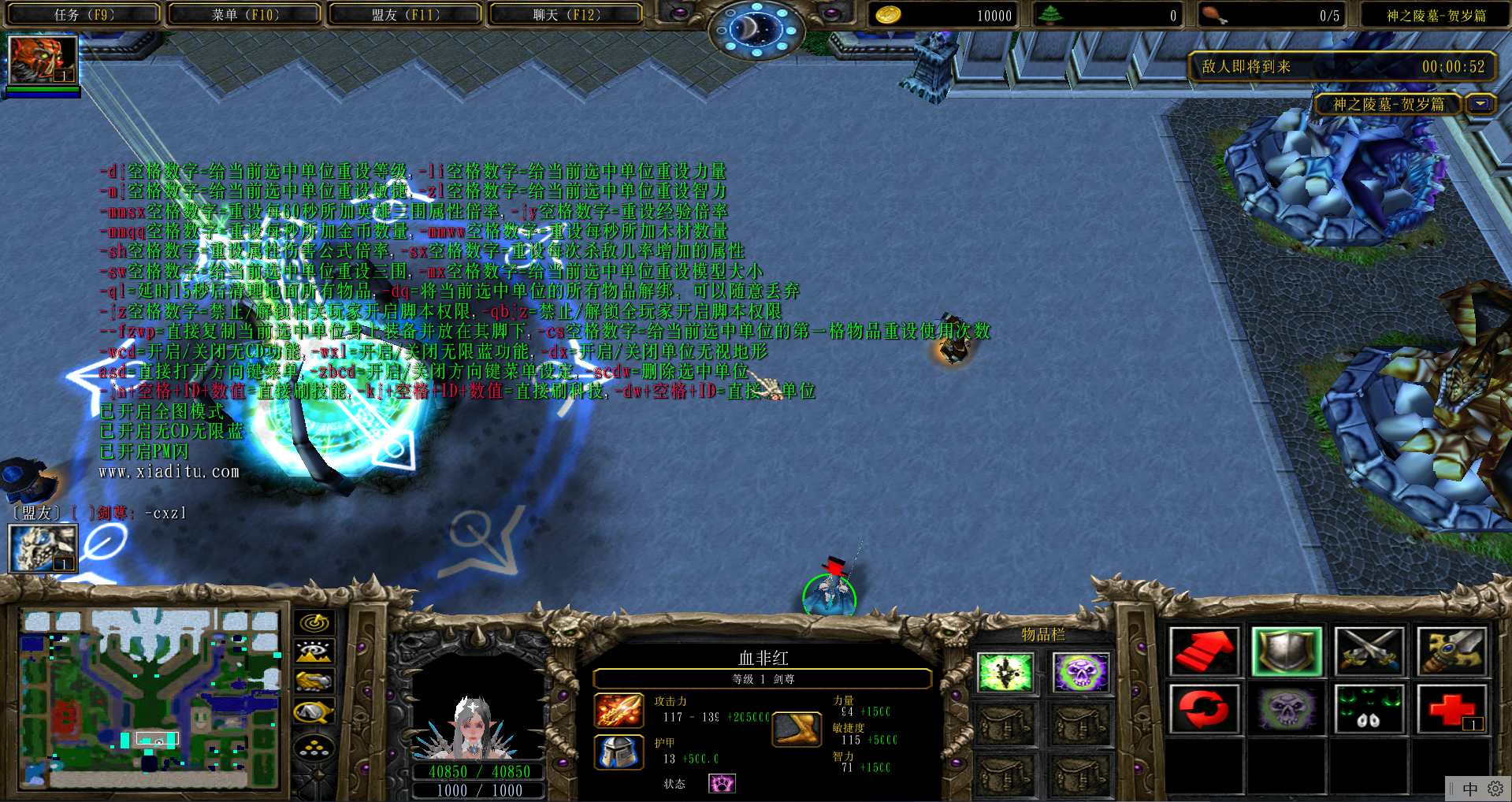
Task: Open the 聊天 (F12) chat log
Action: point(566,14)
